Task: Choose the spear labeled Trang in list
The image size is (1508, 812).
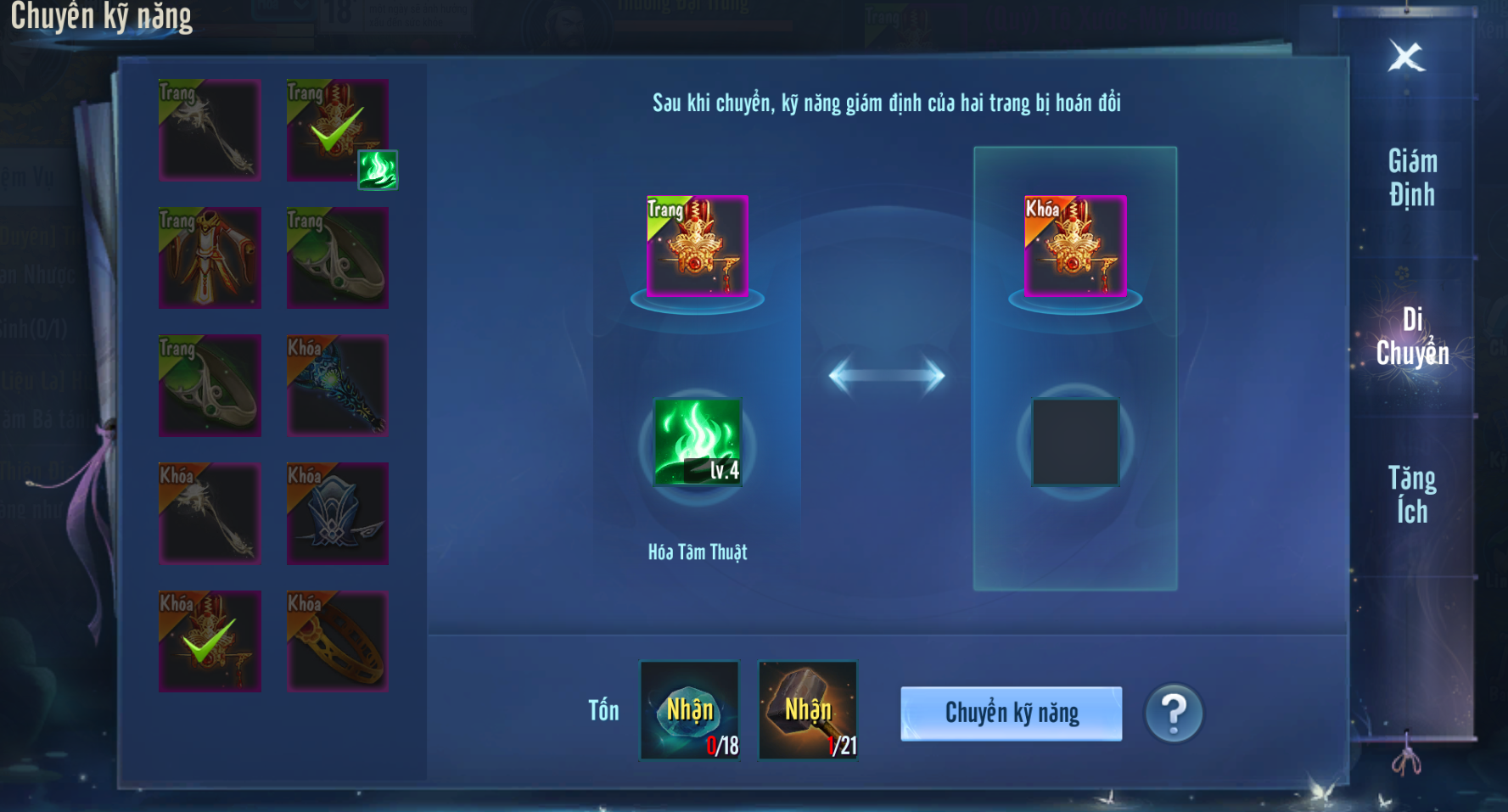Action: point(210,130)
